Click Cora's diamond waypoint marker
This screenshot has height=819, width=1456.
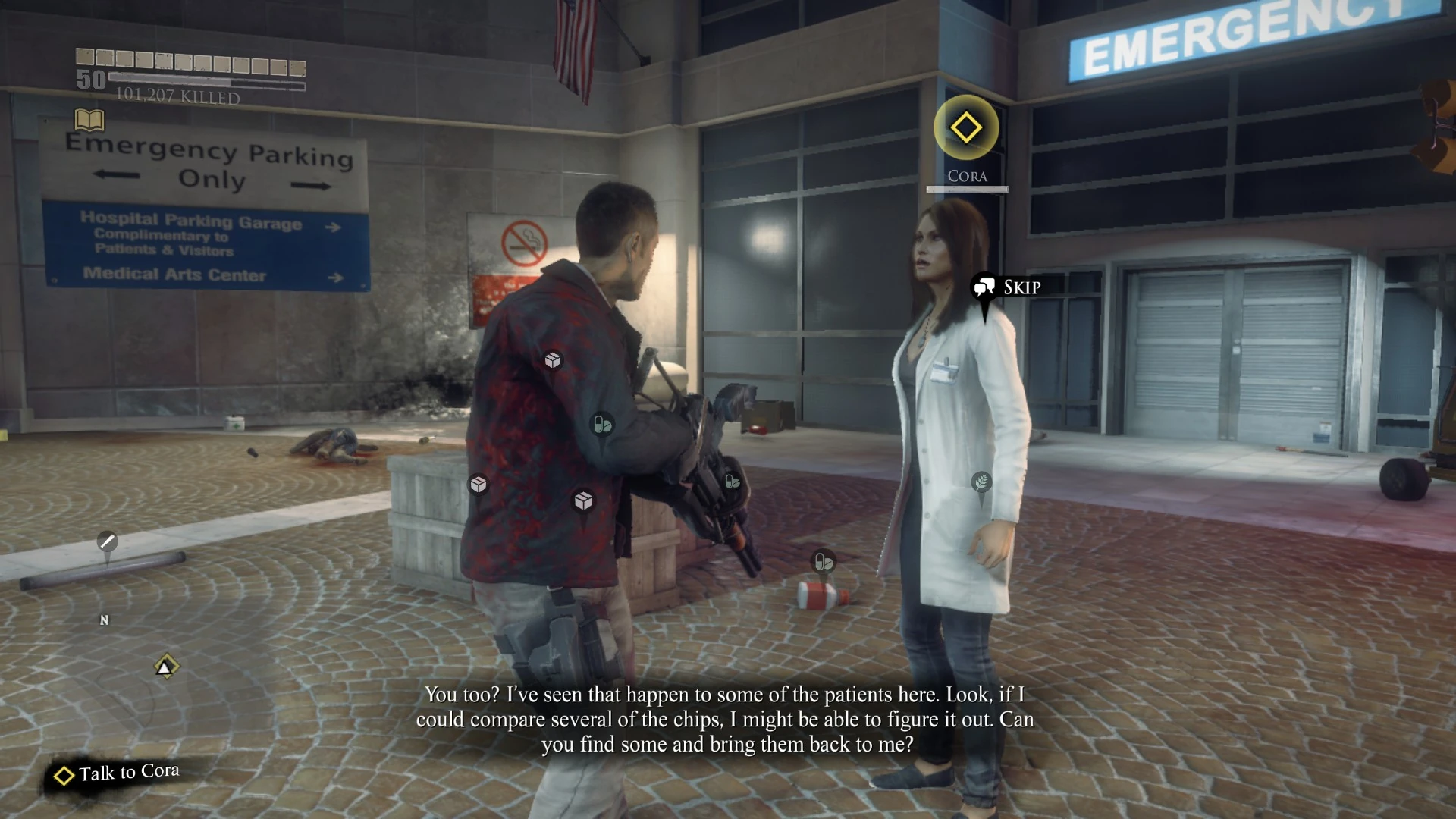(966, 125)
